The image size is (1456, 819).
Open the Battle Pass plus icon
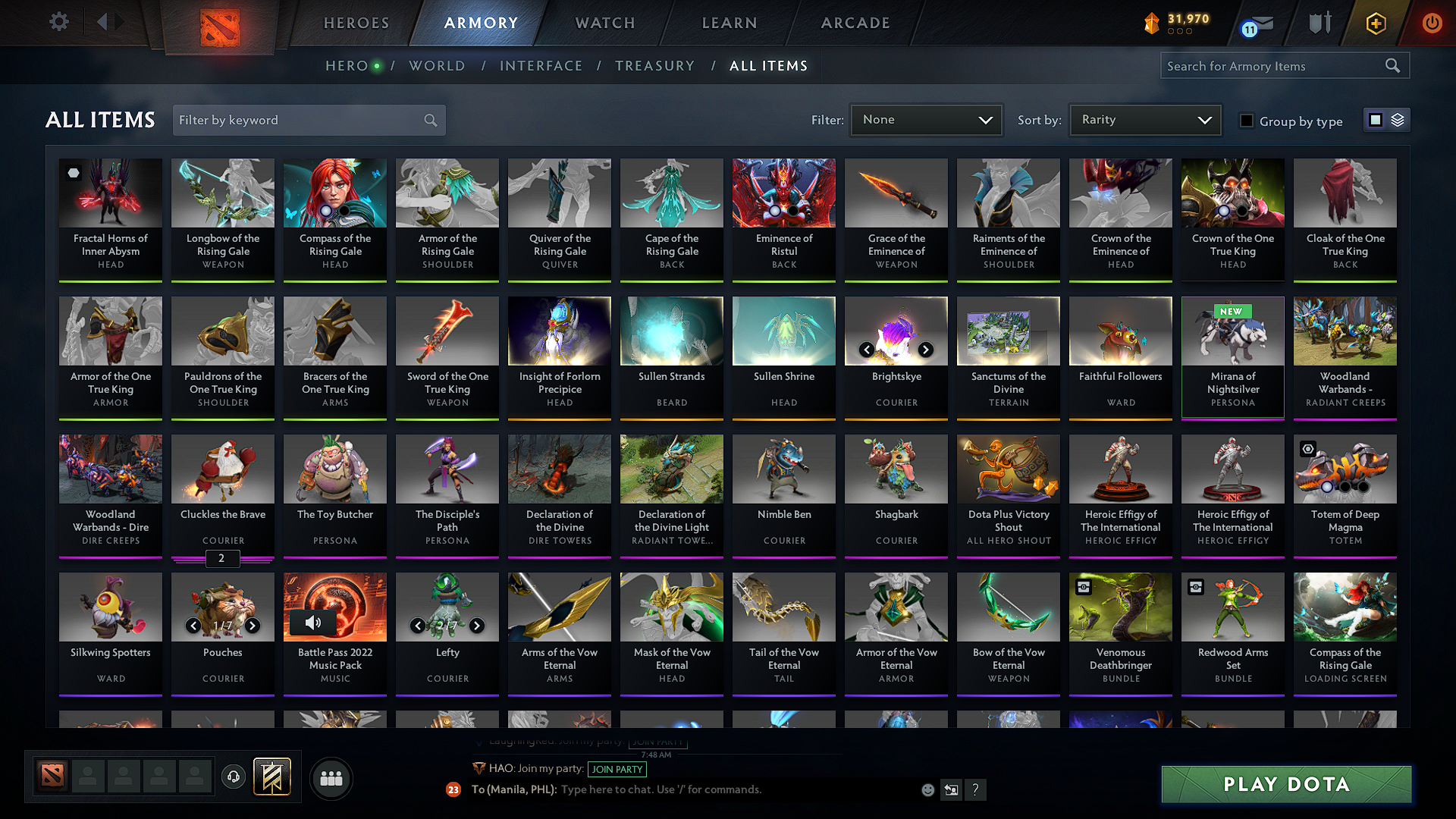tap(1376, 24)
